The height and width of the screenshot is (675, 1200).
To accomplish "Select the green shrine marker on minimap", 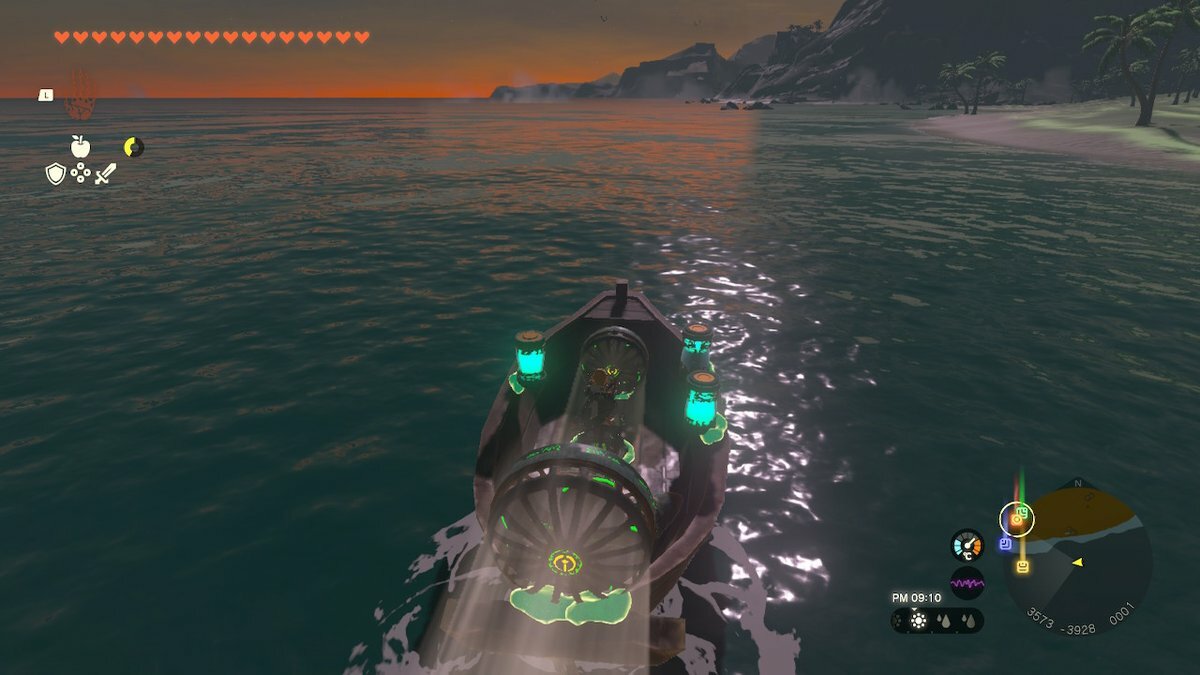I will pyautogui.click(x=1023, y=511).
